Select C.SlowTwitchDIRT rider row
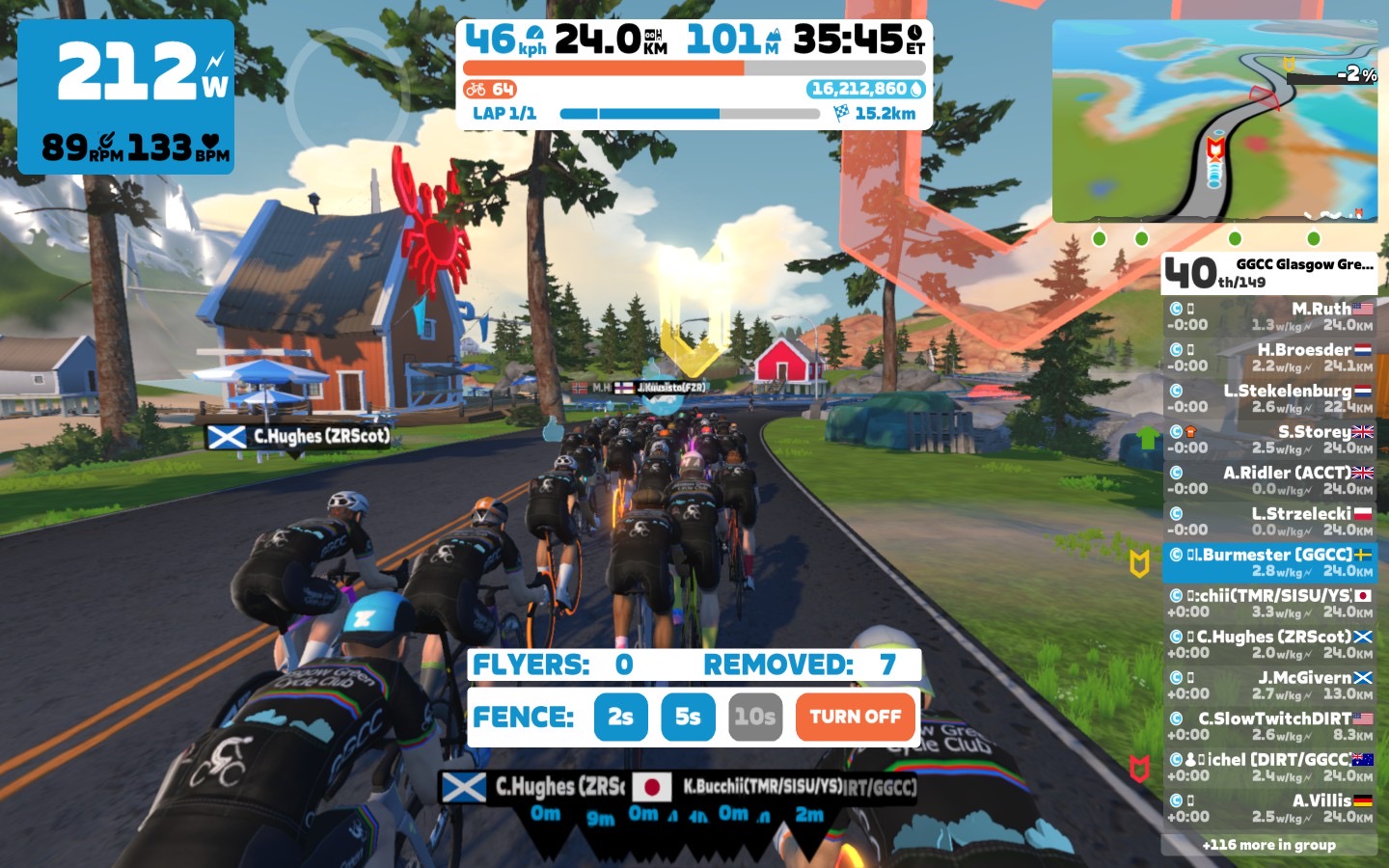The width and height of the screenshot is (1389, 868). click(x=1269, y=726)
